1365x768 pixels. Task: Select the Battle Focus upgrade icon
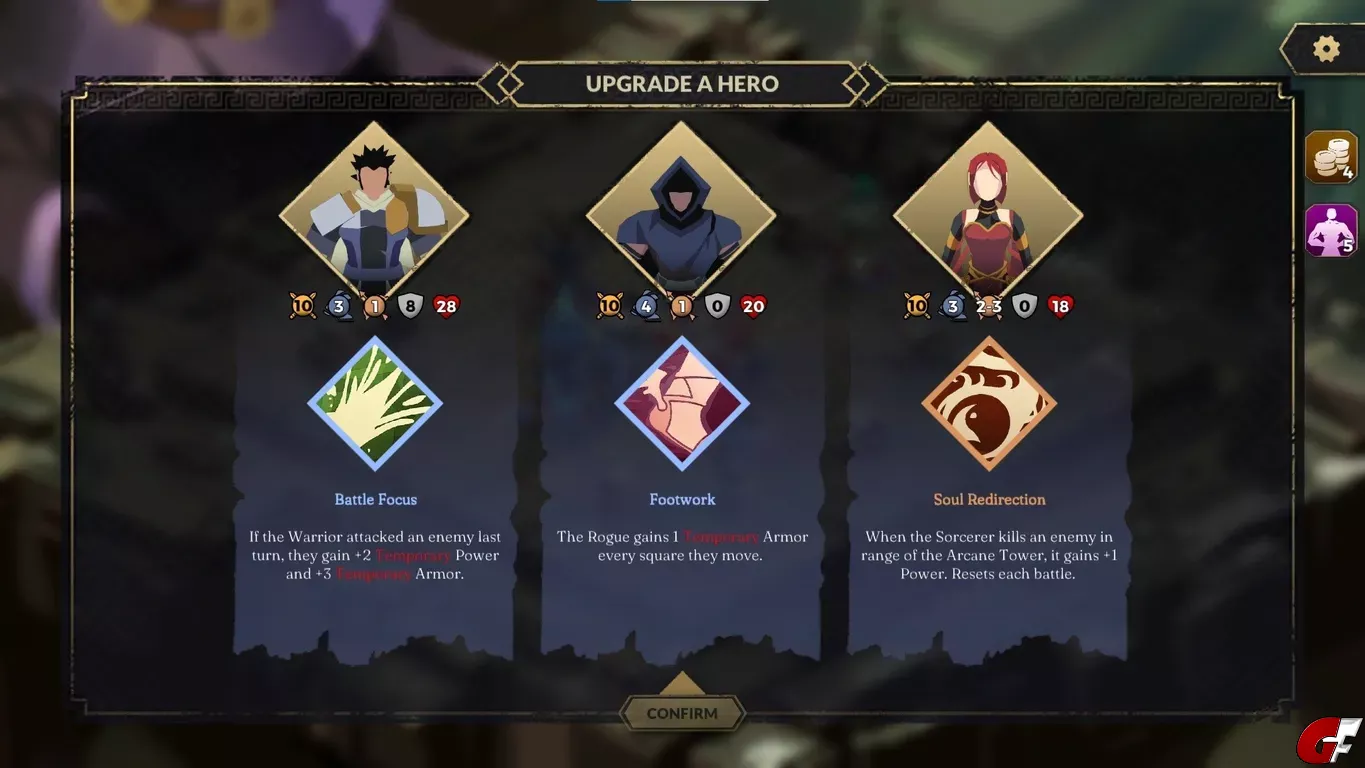(375, 403)
